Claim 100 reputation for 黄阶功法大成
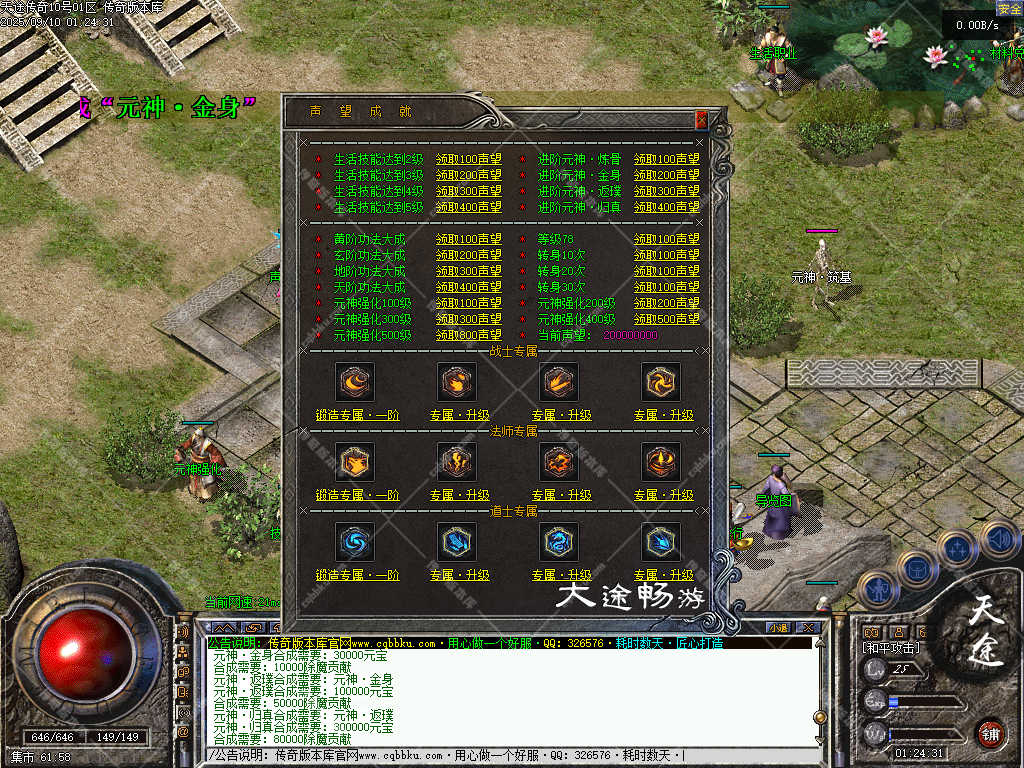This screenshot has height=768, width=1024. pos(468,240)
